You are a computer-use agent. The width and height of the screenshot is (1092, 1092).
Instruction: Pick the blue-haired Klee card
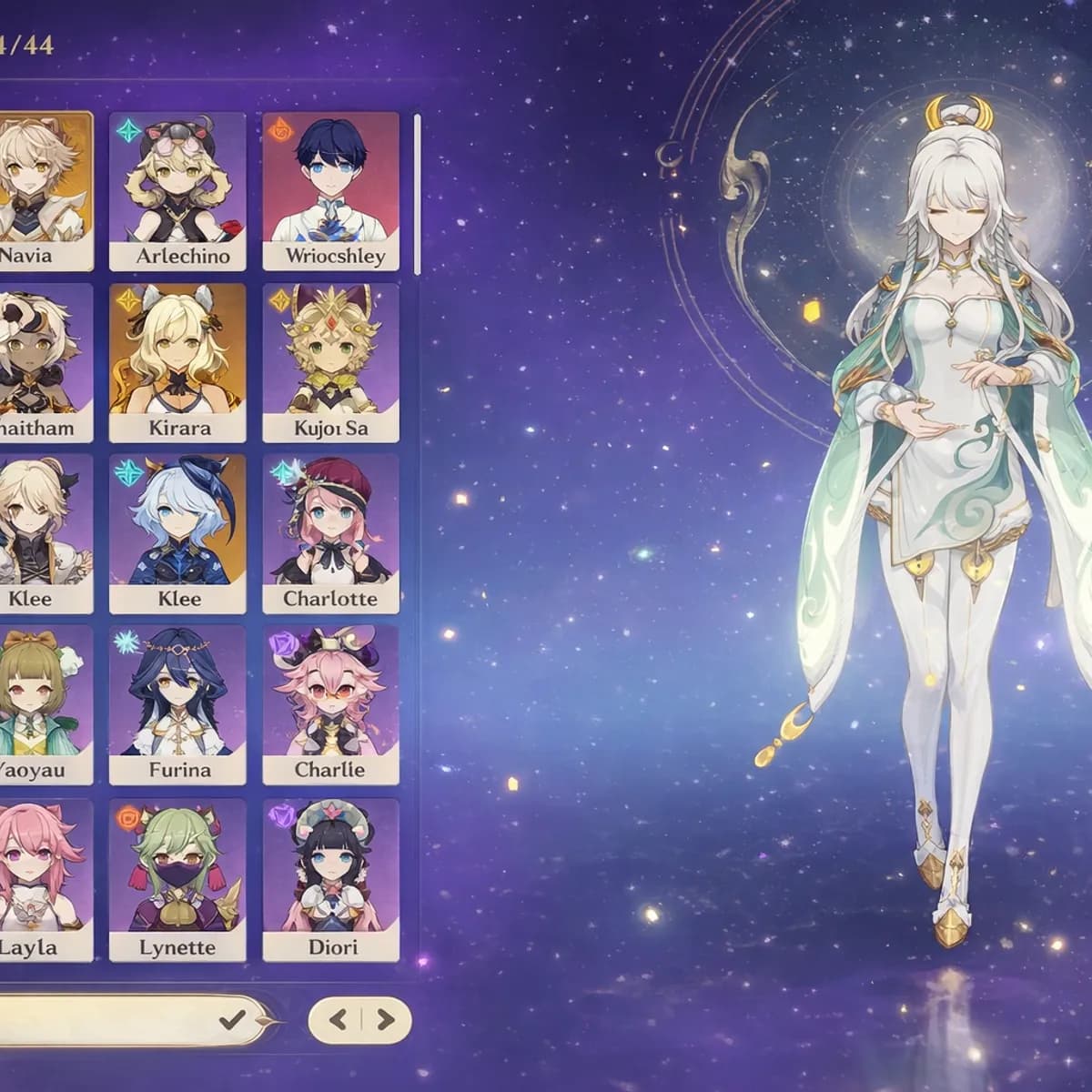coord(177,533)
